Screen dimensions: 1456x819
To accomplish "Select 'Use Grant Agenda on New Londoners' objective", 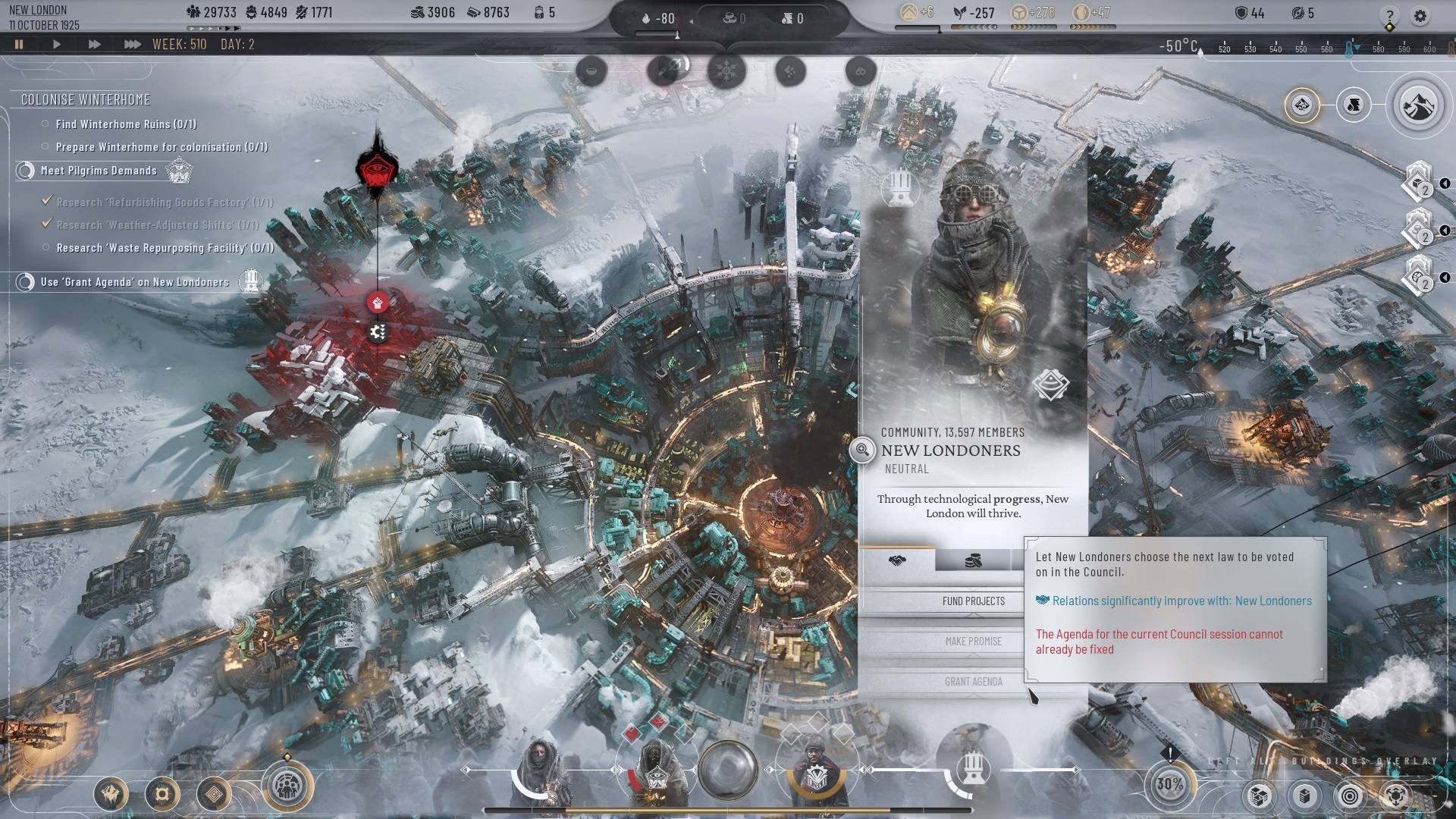I will pos(134,282).
